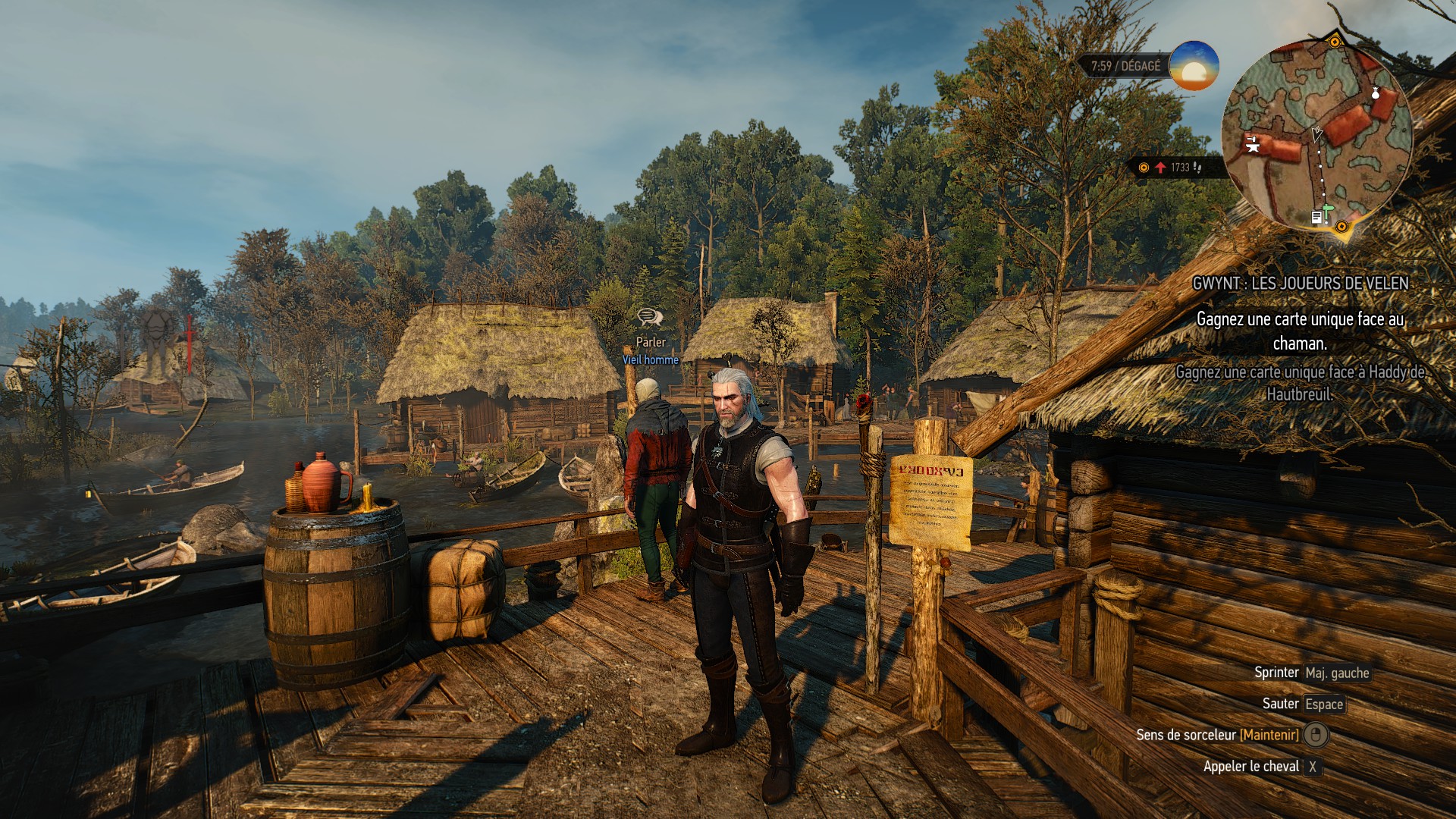Select the notice board marker on minimap
Viewport: 1456px width, 819px height.
[x=1316, y=218]
